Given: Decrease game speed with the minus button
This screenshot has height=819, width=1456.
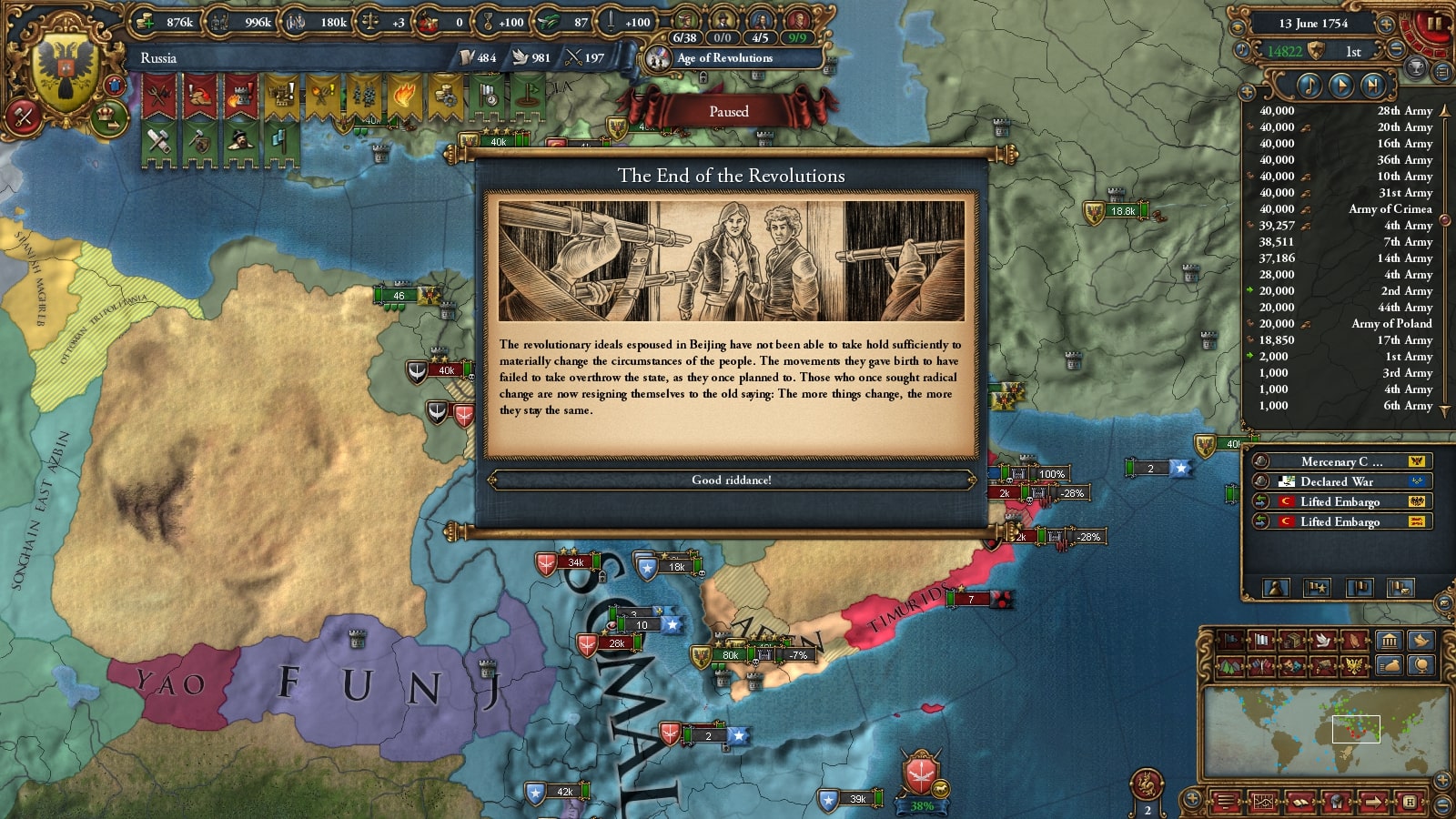Looking at the screenshot, I should (1397, 51).
